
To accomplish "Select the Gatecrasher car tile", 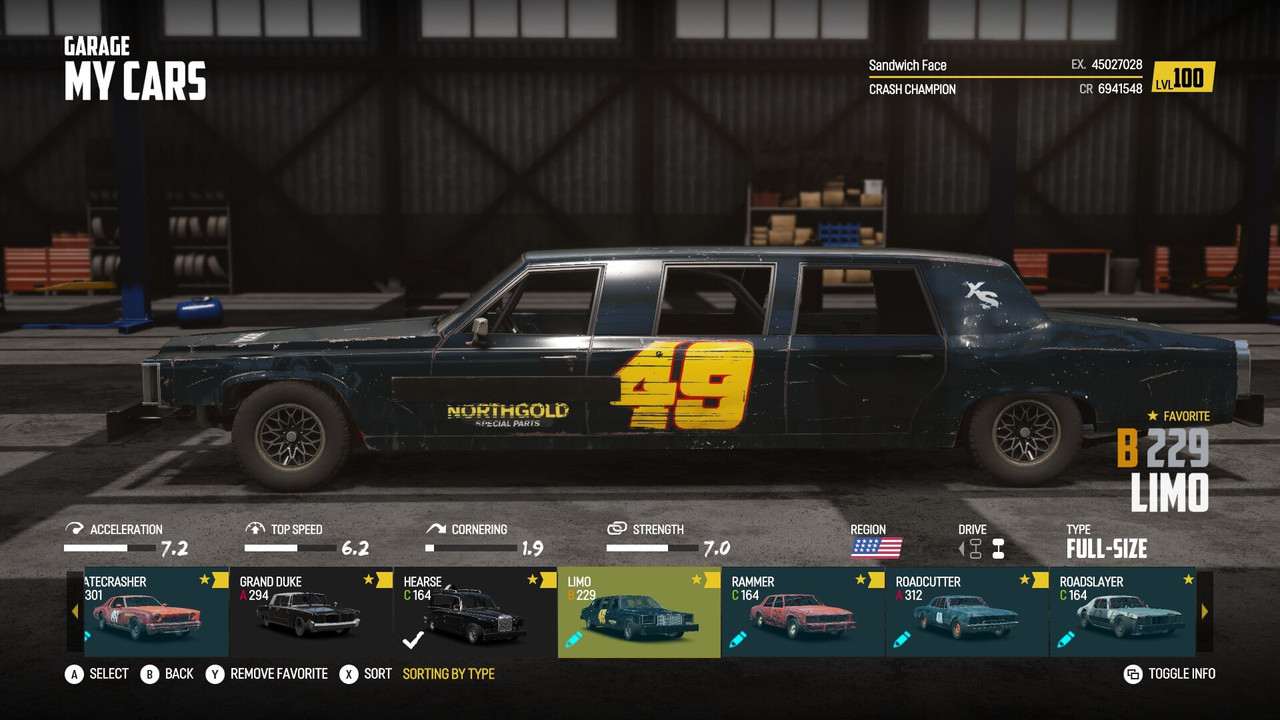I will (x=150, y=612).
